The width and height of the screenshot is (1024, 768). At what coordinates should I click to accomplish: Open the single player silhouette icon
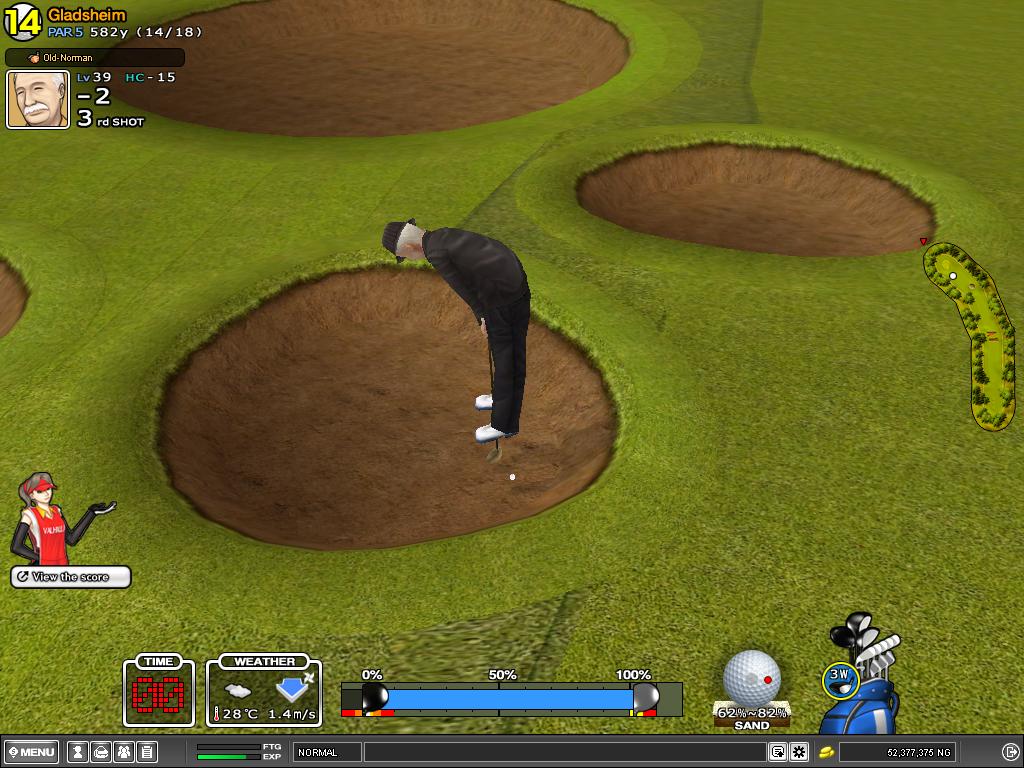coord(78,752)
